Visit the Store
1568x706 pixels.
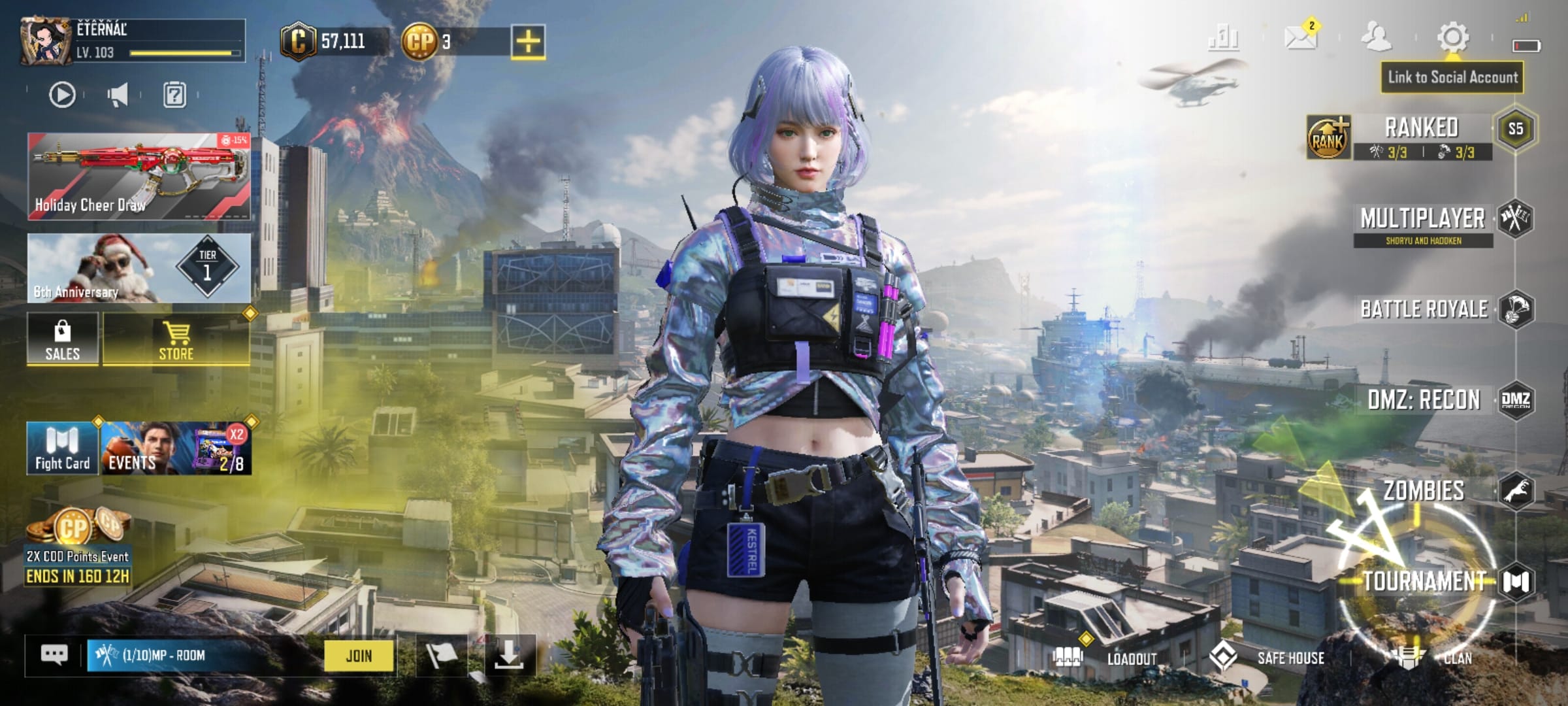point(176,339)
